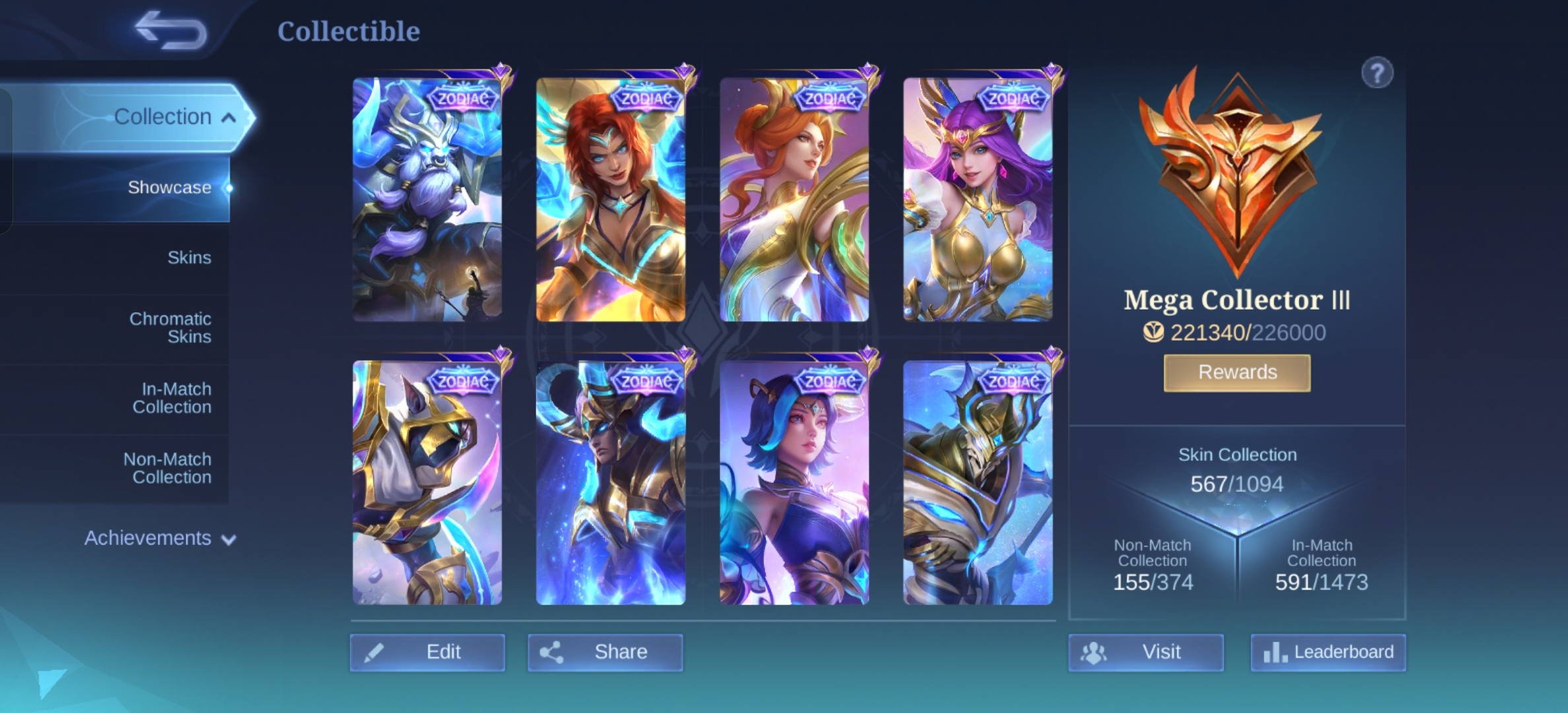Open the Chromatic Skins tab
The height and width of the screenshot is (713, 1568).
pyautogui.click(x=170, y=327)
